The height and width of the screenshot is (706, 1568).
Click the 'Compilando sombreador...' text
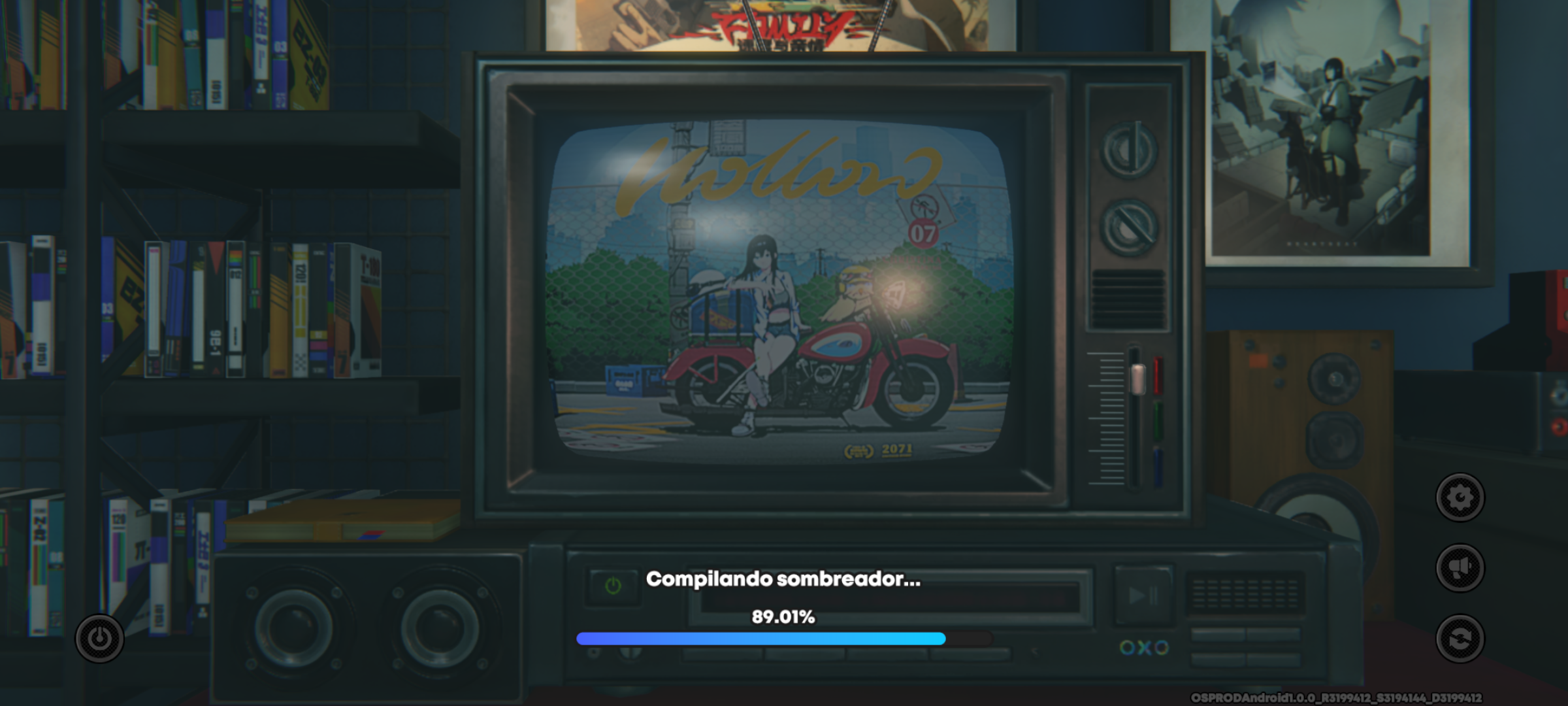tap(784, 579)
